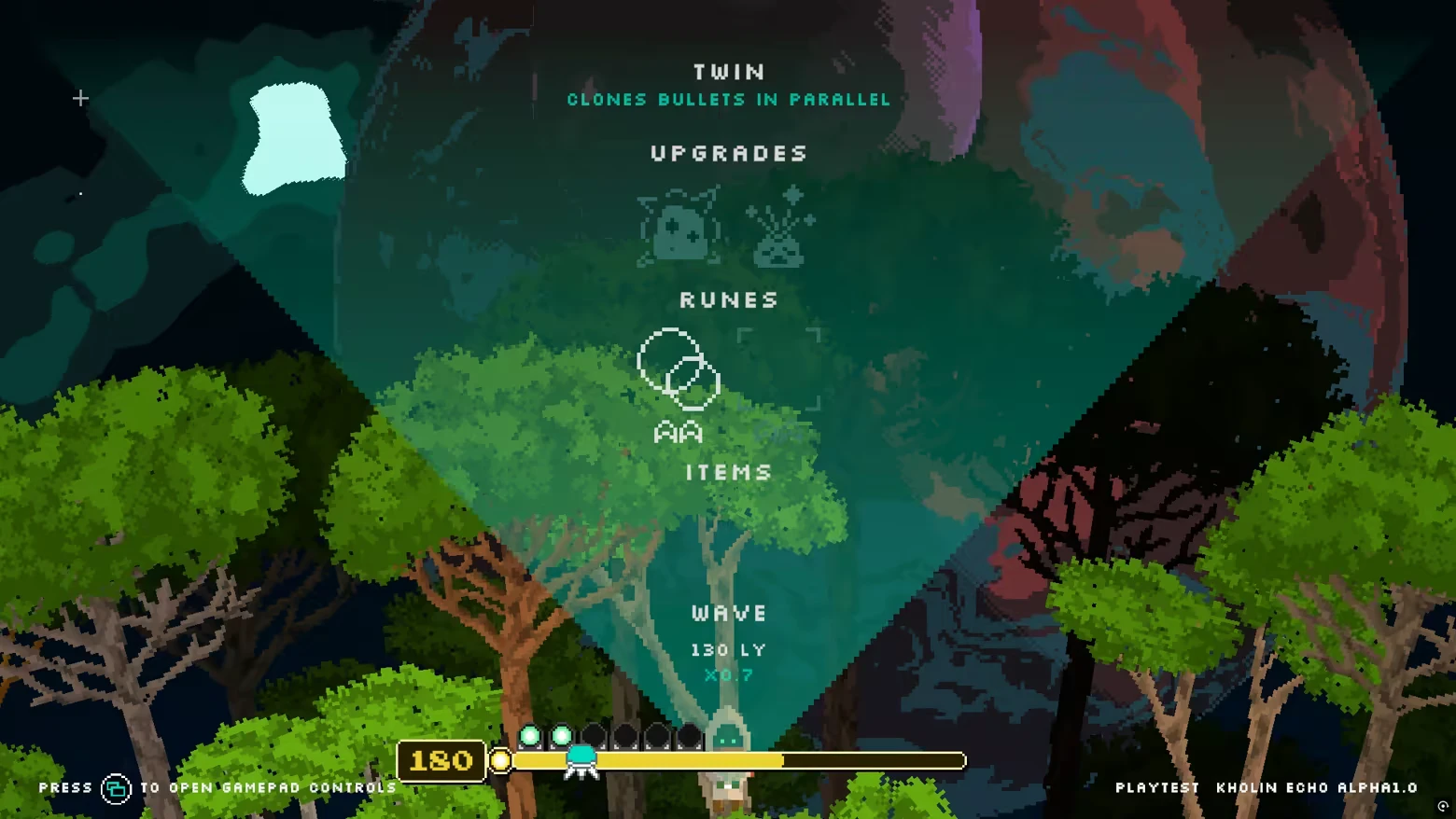Click the gamepad icon in the controls hint
This screenshot has height=819, width=1456.
[x=116, y=788]
